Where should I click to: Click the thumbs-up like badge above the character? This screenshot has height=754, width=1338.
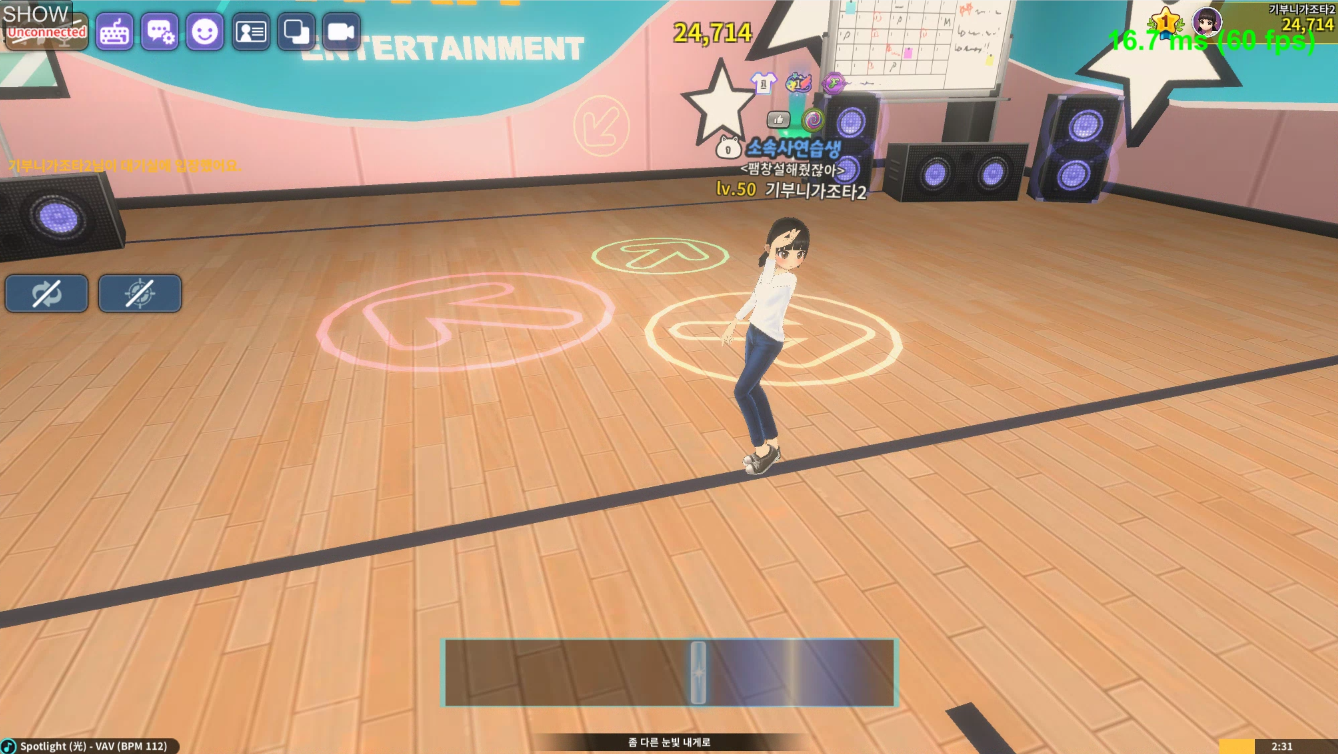778,120
